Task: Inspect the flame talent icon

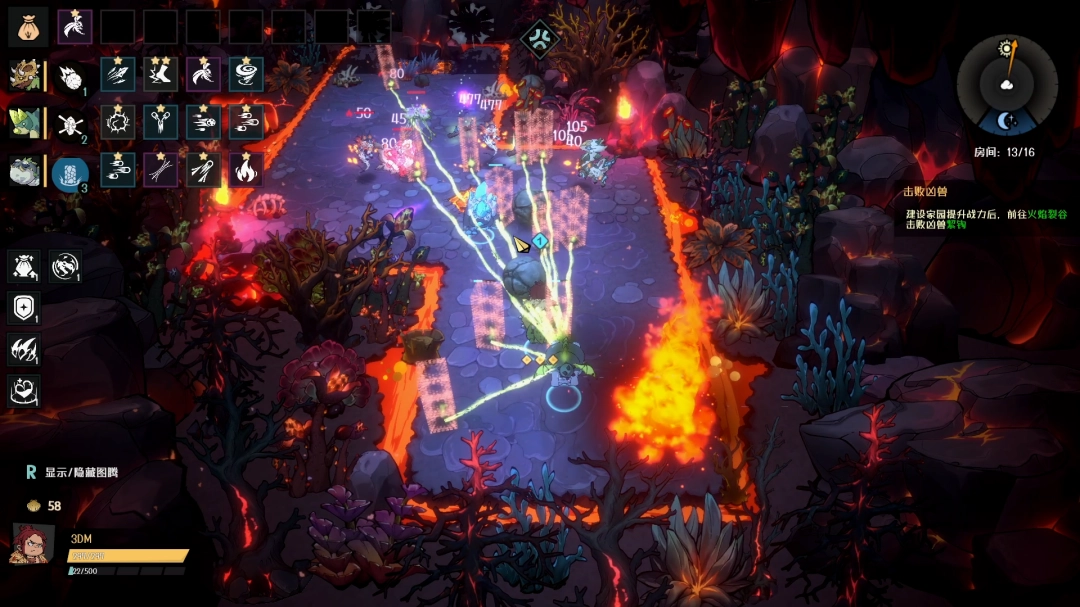Action: point(246,170)
